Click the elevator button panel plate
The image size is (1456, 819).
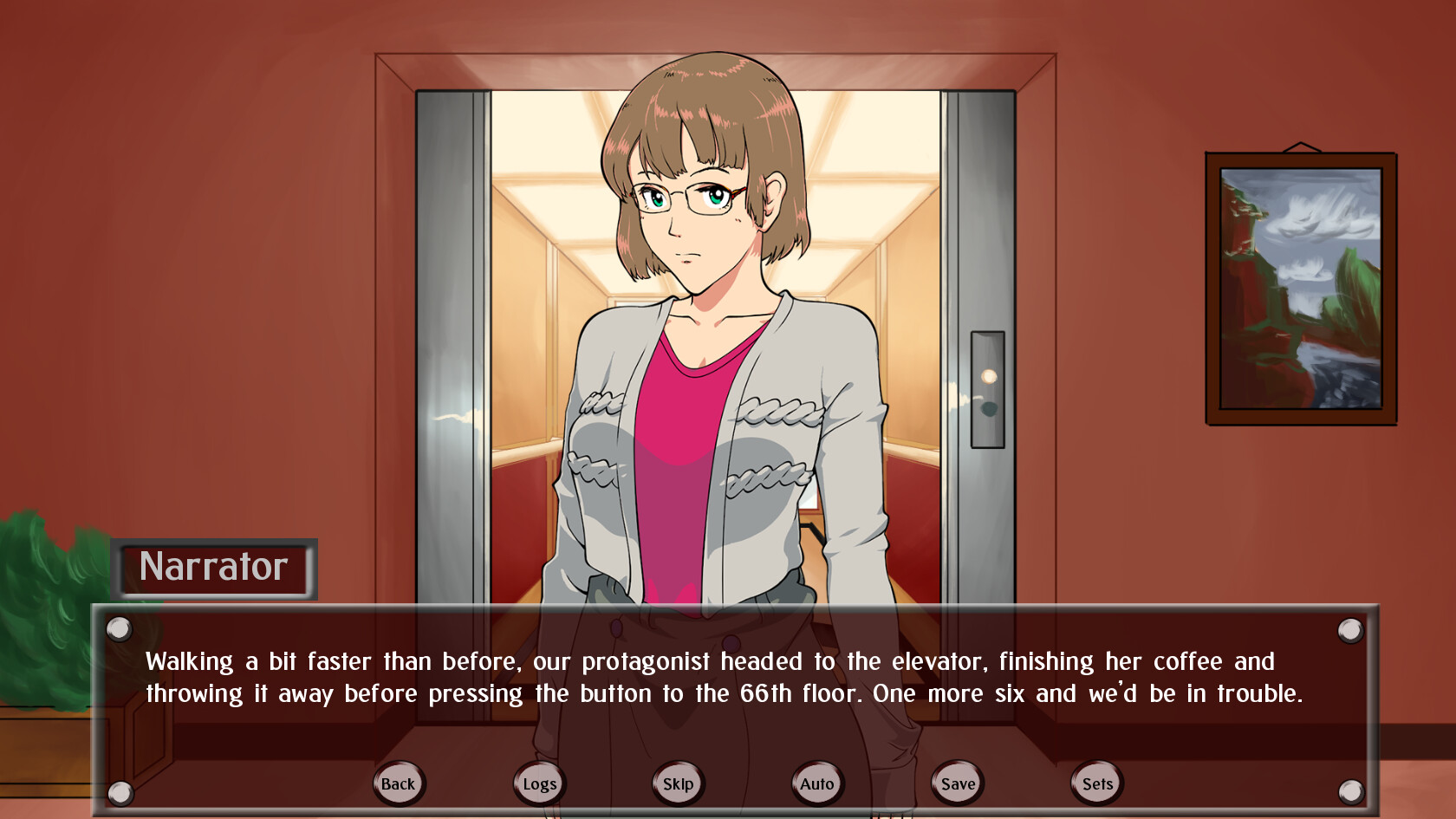[x=989, y=392]
